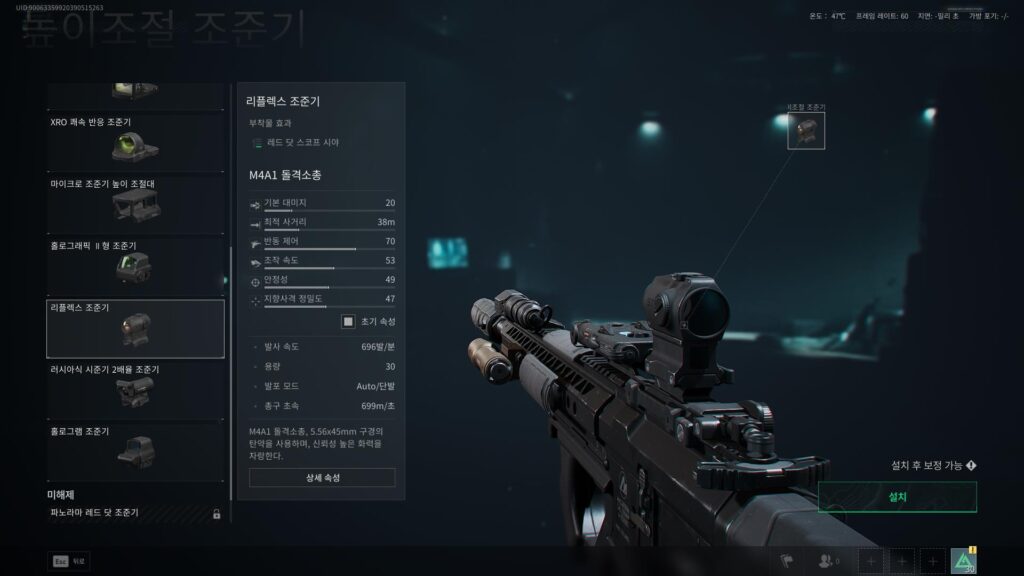Viewport: 1024px width, 576px height.
Task: Open the green triangle icon with alert
Action: (964, 562)
